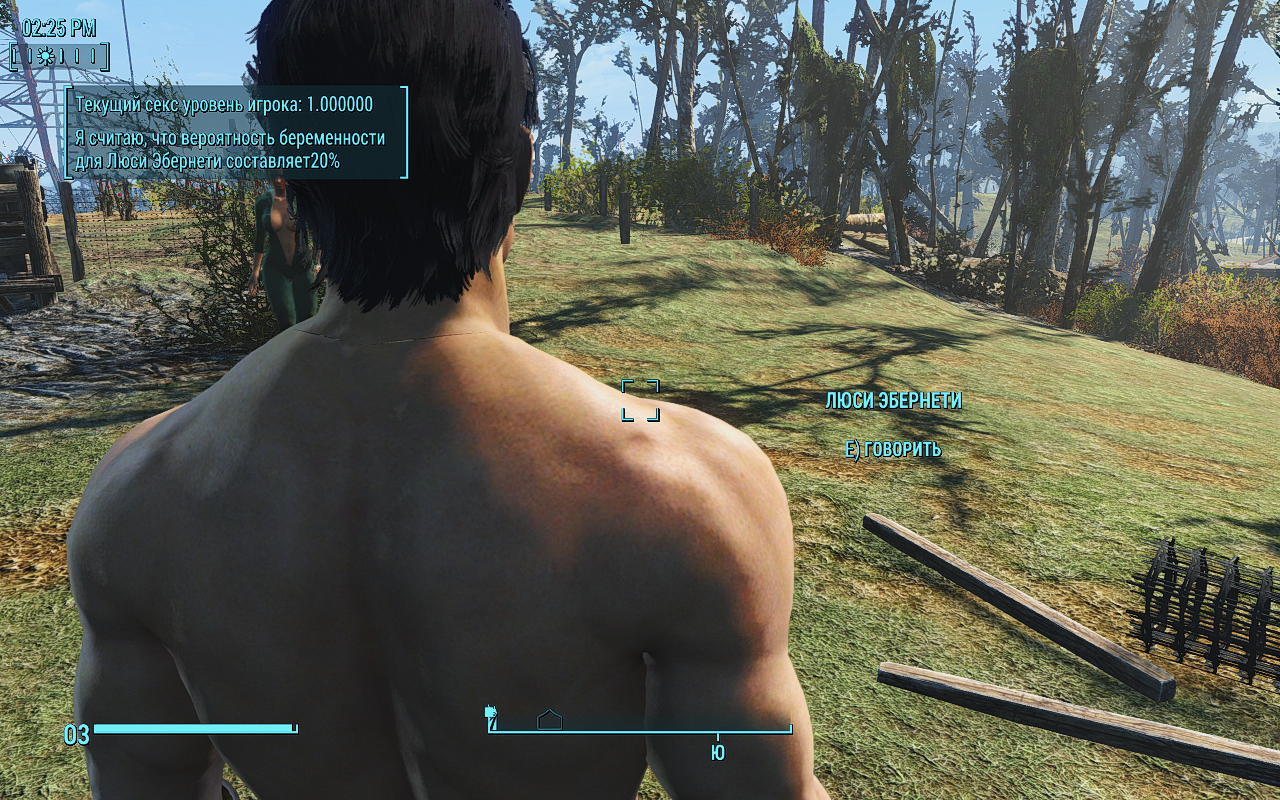
Task: Click the house-shaped marker on the compass
Action: click(x=549, y=719)
